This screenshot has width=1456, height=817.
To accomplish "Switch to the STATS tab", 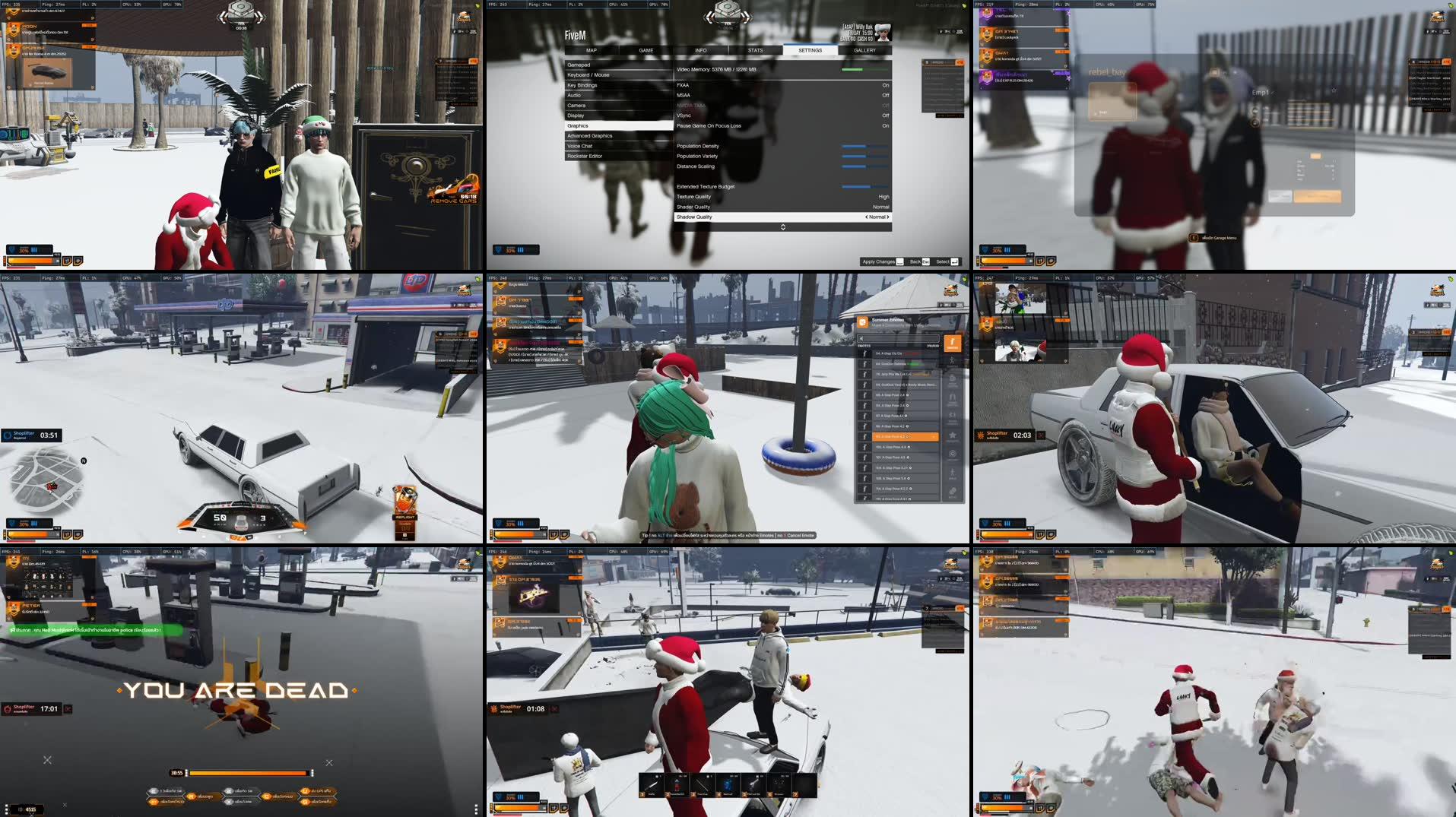I will click(756, 50).
